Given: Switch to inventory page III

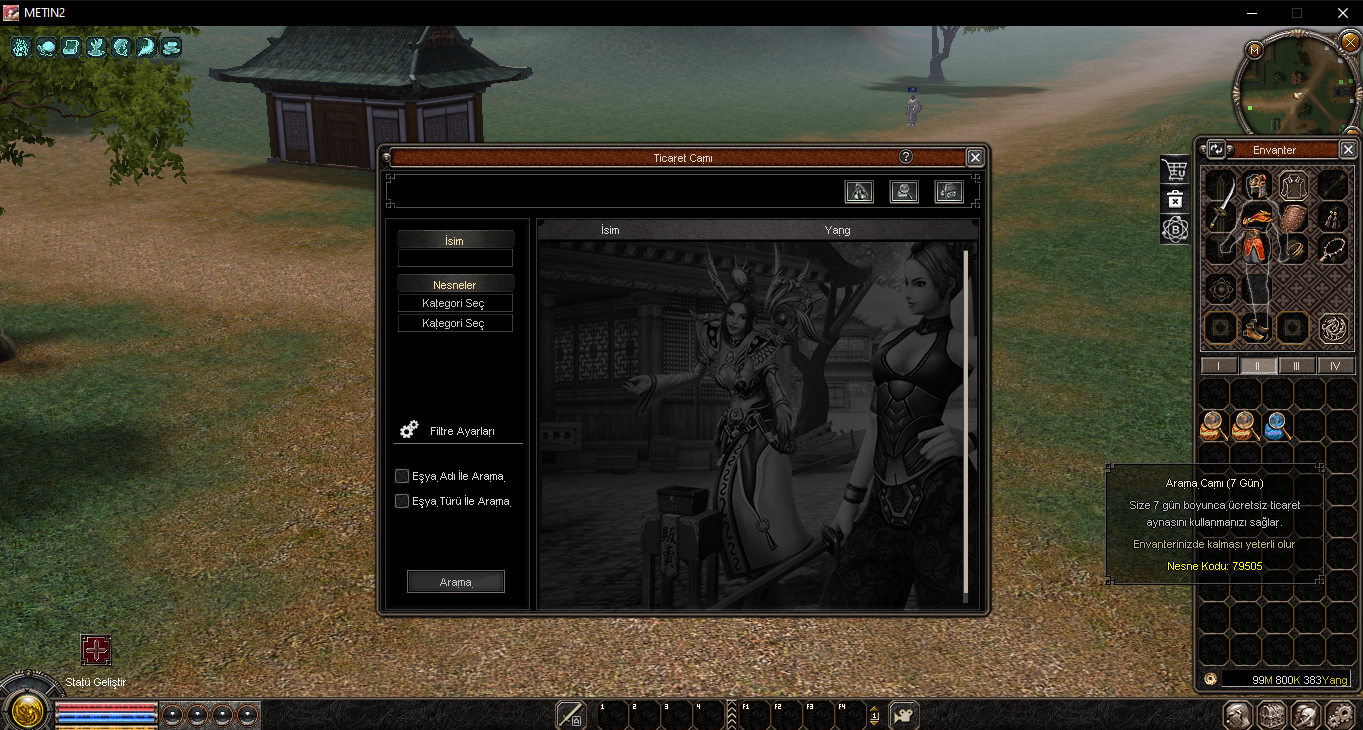Looking at the screenshot, I should 1297,366.
